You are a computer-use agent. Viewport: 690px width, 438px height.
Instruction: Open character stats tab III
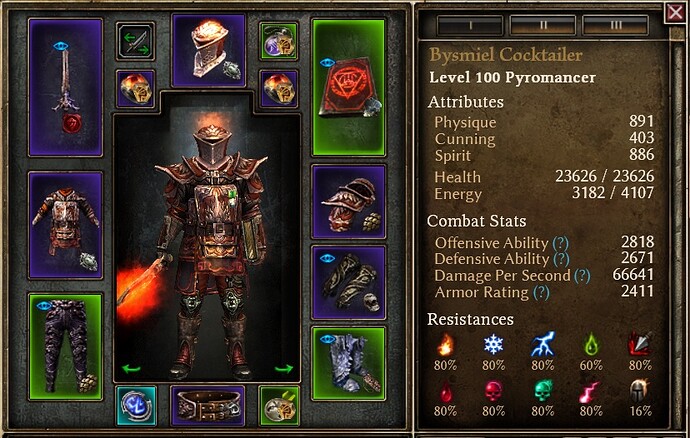pos(615,24)
